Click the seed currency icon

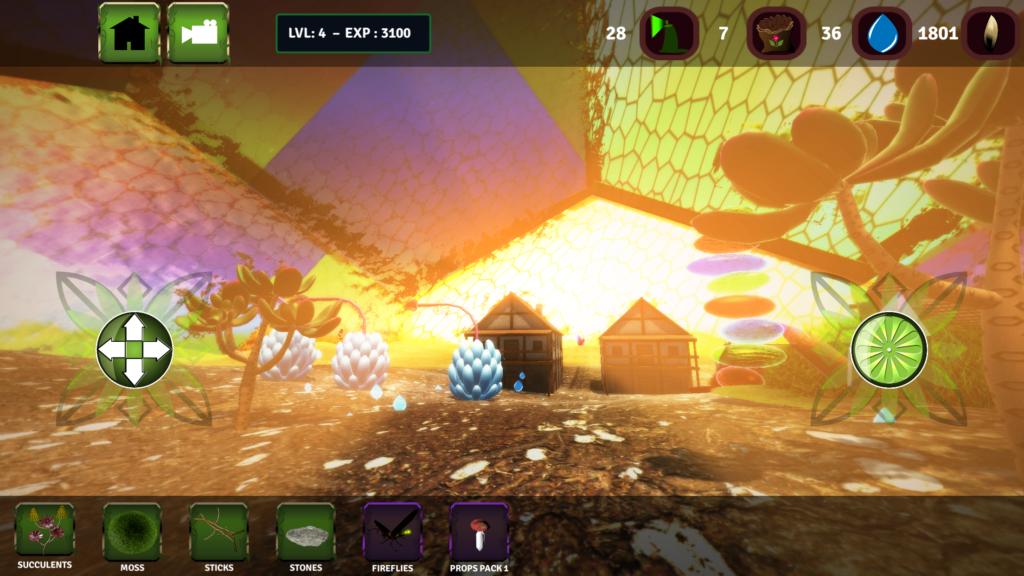pyautogui.click(x=991, y=33)
